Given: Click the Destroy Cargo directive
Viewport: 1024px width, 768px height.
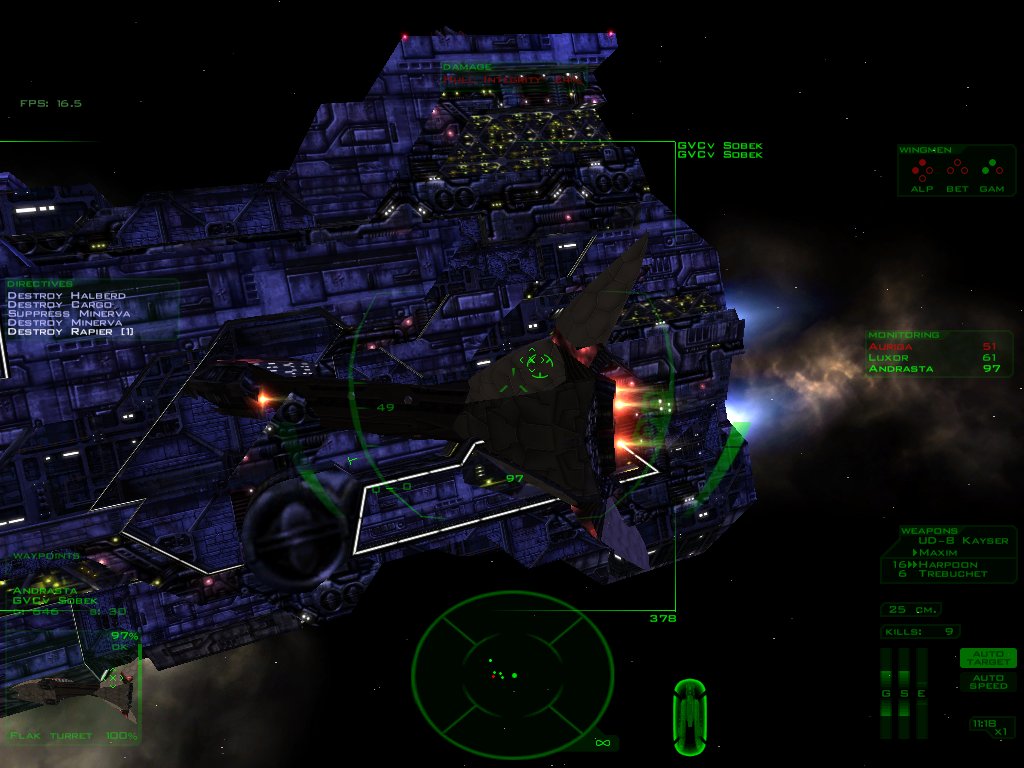Looking at the screenshot, I should tap(58, 304).
